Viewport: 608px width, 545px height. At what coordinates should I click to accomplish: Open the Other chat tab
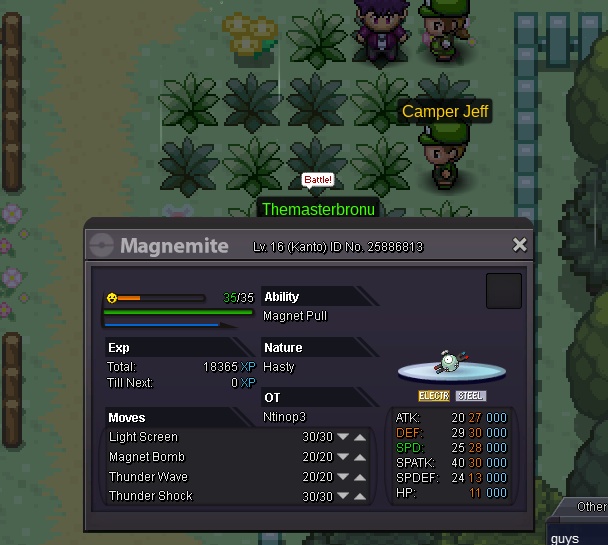tap(590, 507)
